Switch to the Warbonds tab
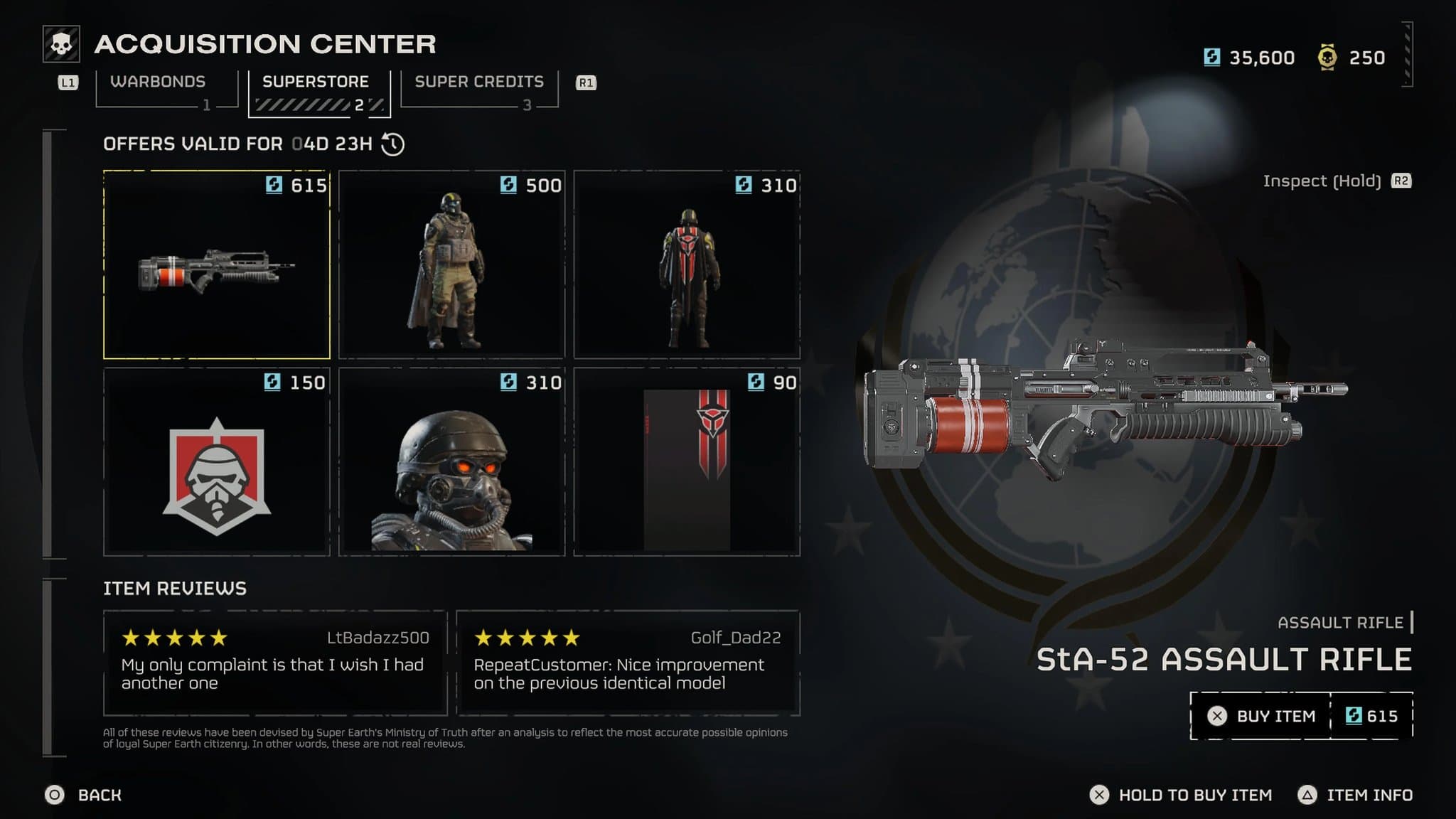This screenshot has height=819, width=1456. pos(158,82)
